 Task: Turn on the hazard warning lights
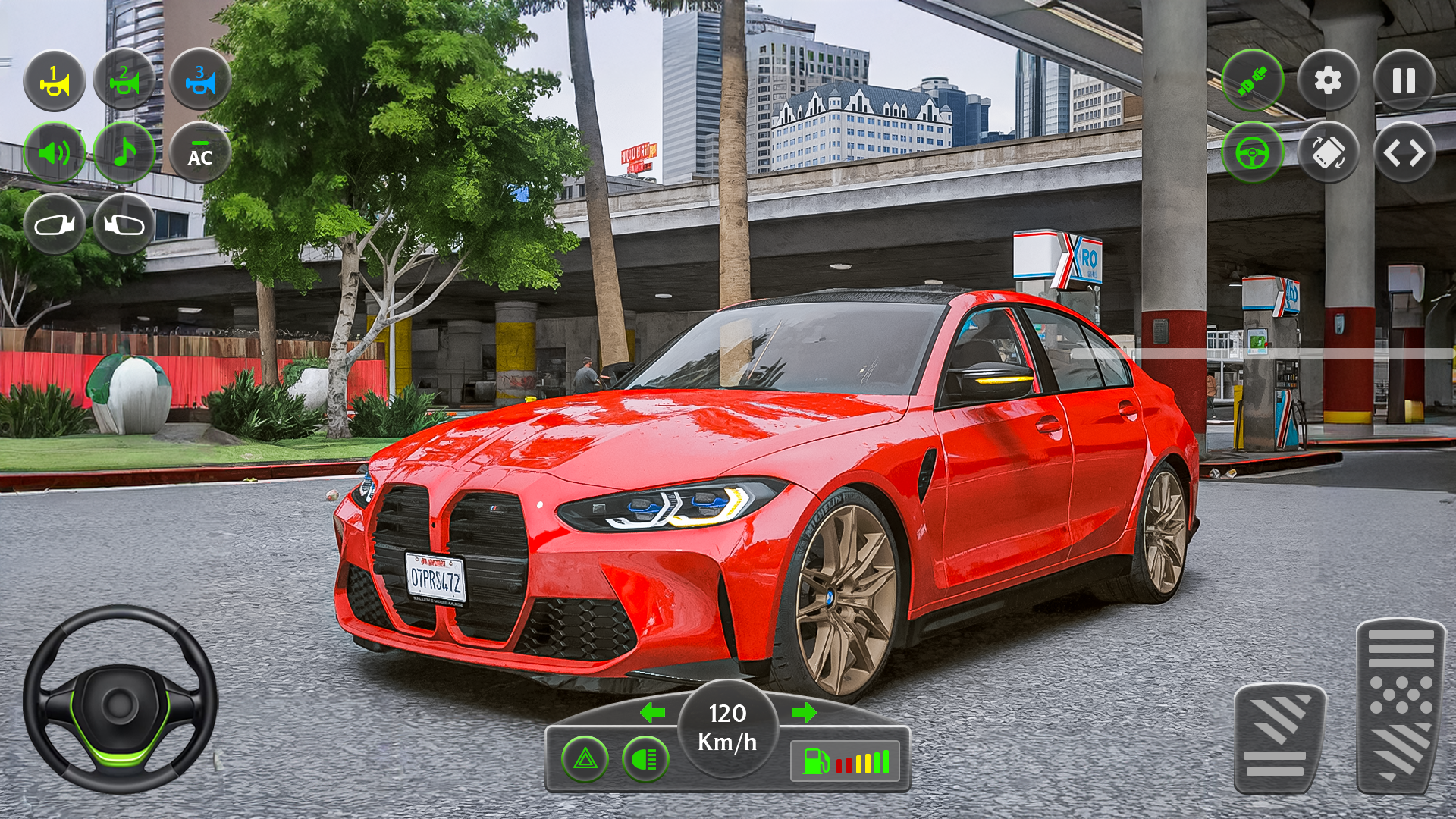click(585, 758)
